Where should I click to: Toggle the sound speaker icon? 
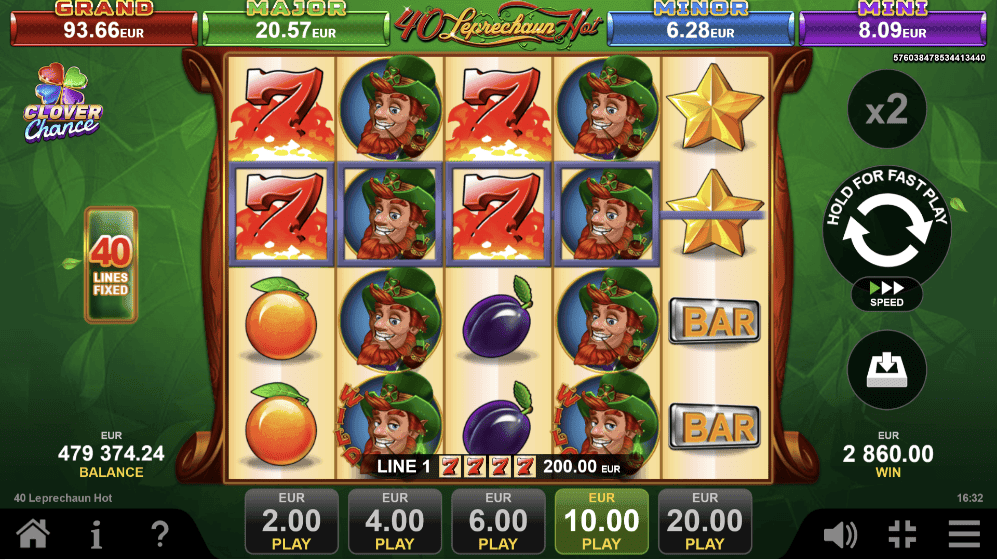coord(840,534)
